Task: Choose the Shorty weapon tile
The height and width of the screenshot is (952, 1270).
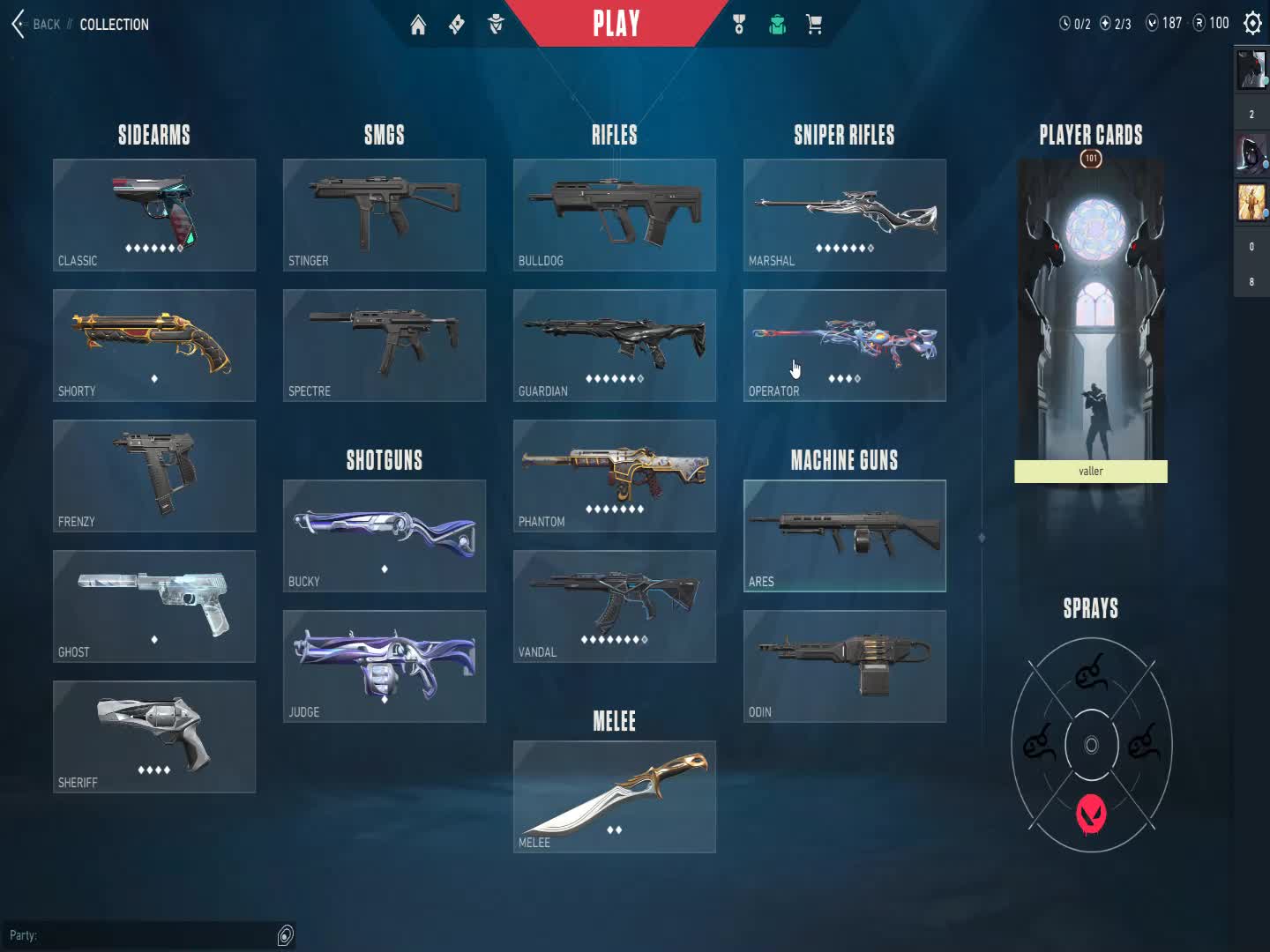Action: [154, 346]
